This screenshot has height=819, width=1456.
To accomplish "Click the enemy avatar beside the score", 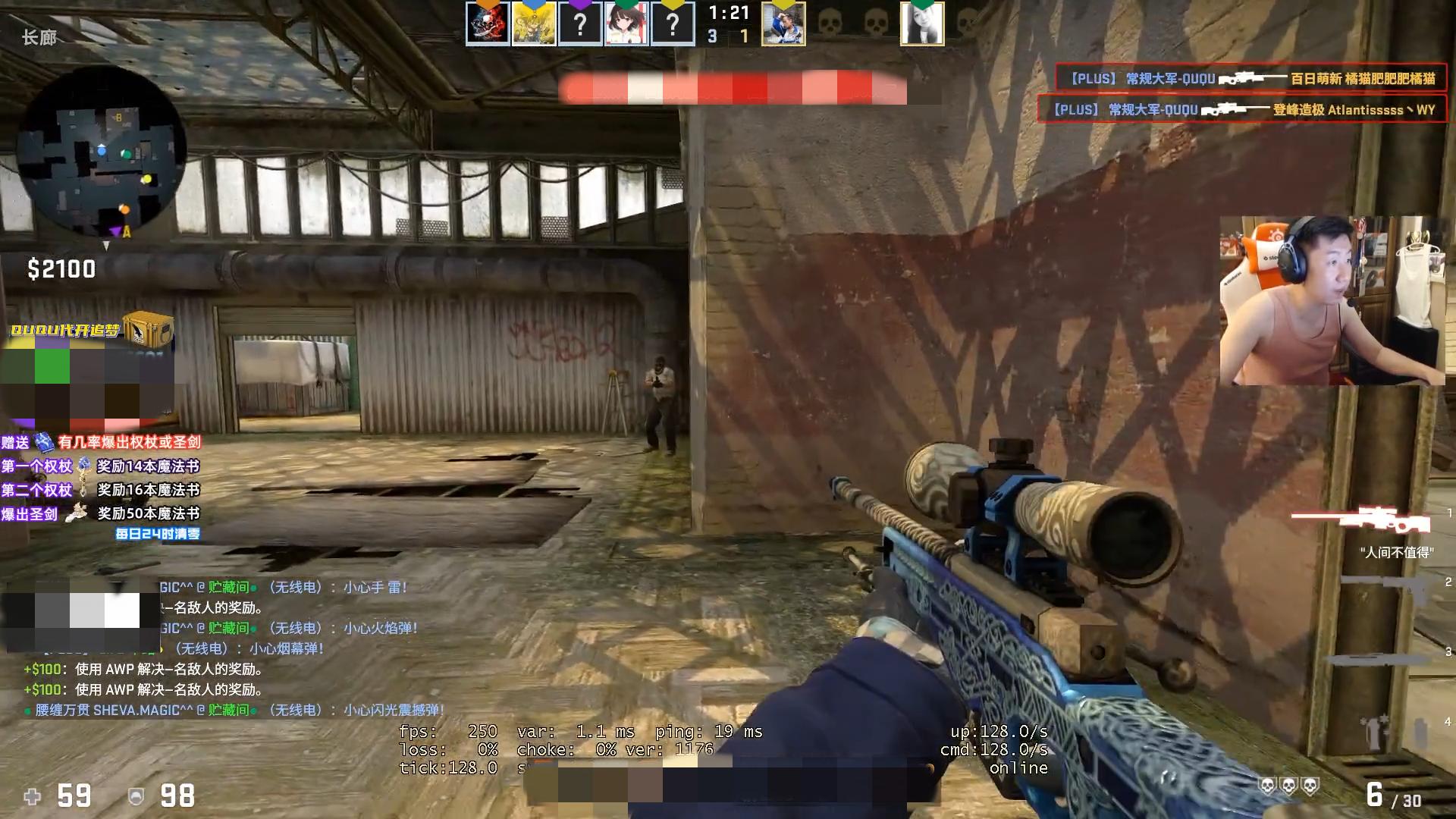I will click(783, 24).
